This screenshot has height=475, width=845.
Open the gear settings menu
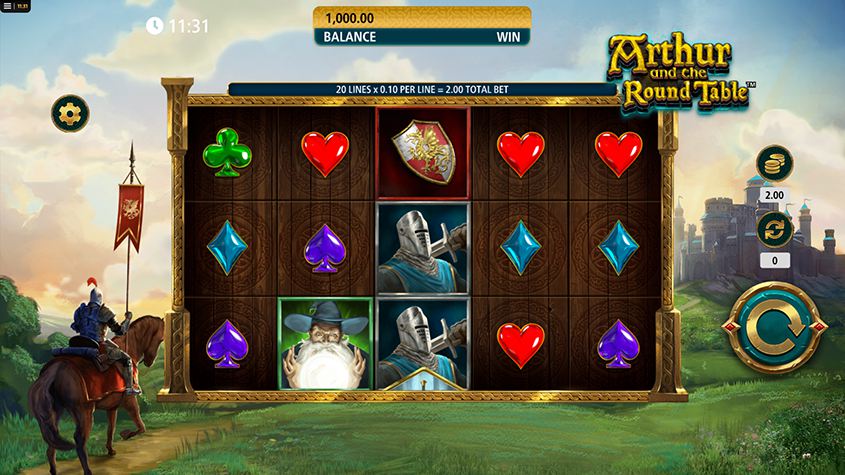(x=70, y=113)
